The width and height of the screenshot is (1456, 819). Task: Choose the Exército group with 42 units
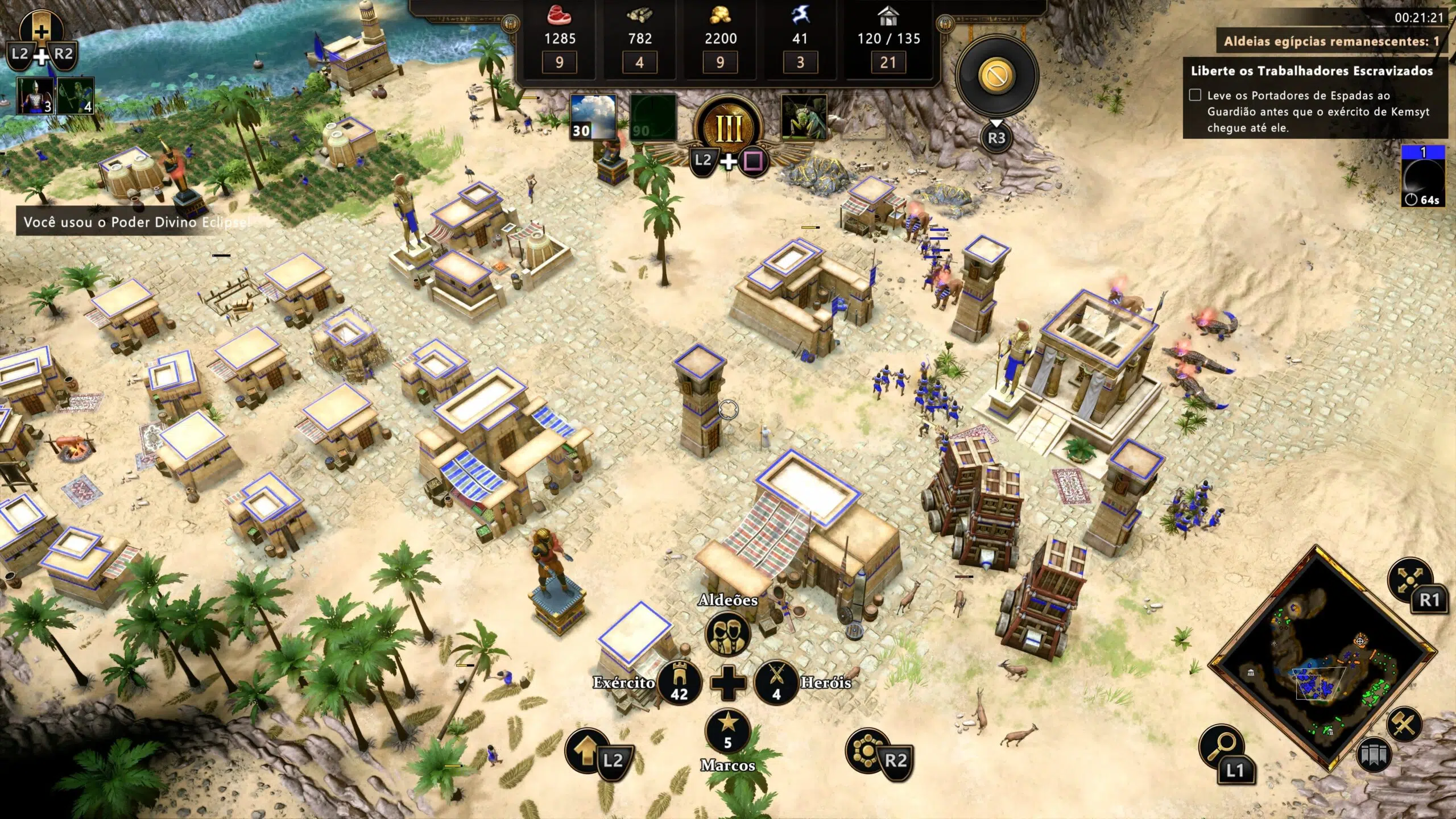pos(679,682)
